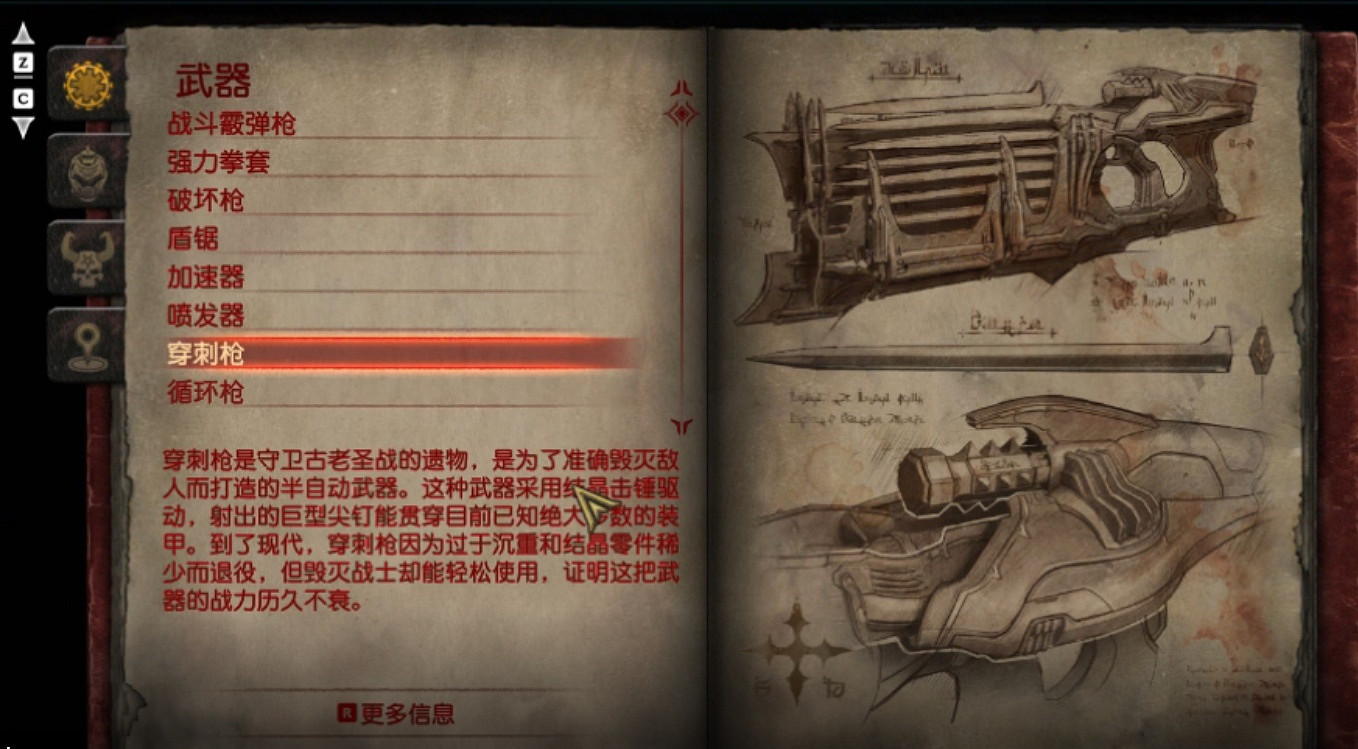1358x749 pixels.
Task: Select the 循环枪 entry
Action: [x=206, y=393]
